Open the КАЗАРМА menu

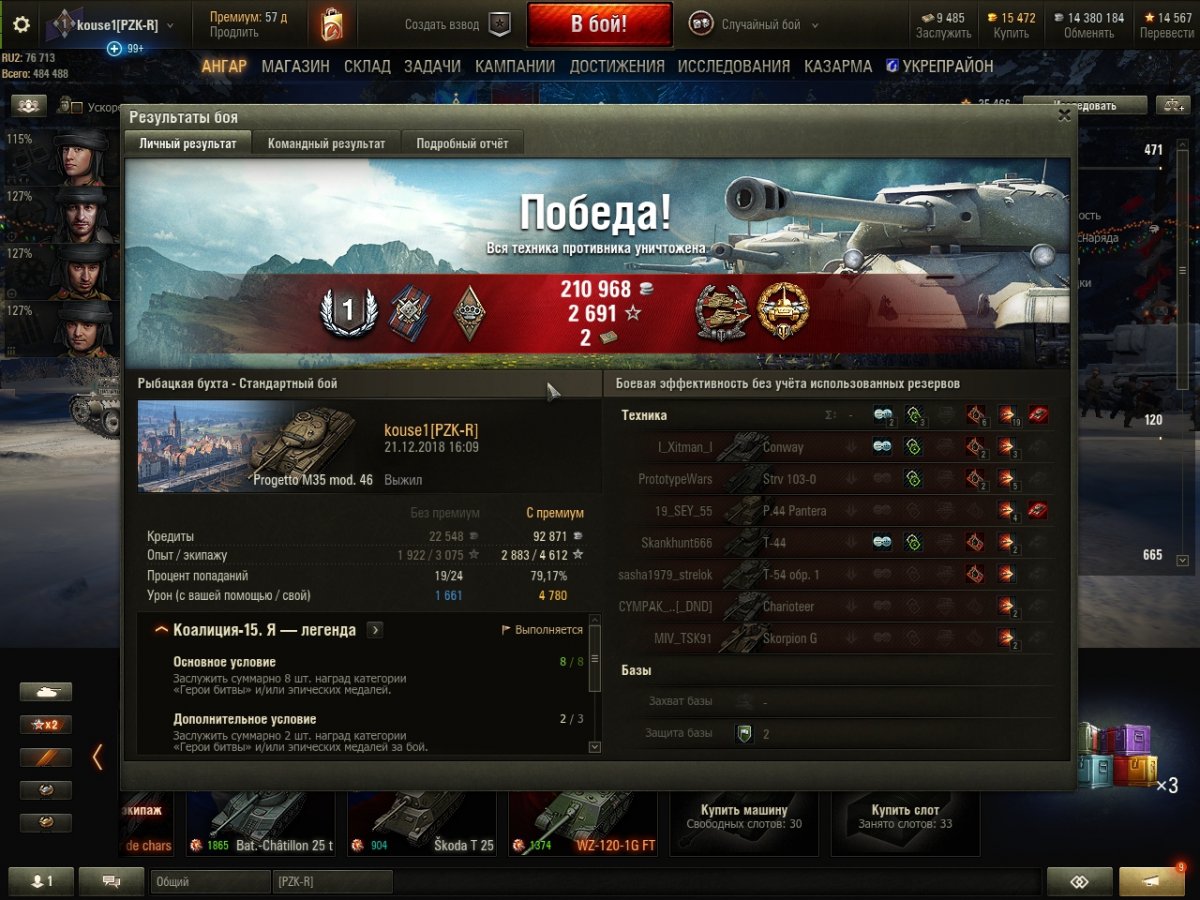838,66
